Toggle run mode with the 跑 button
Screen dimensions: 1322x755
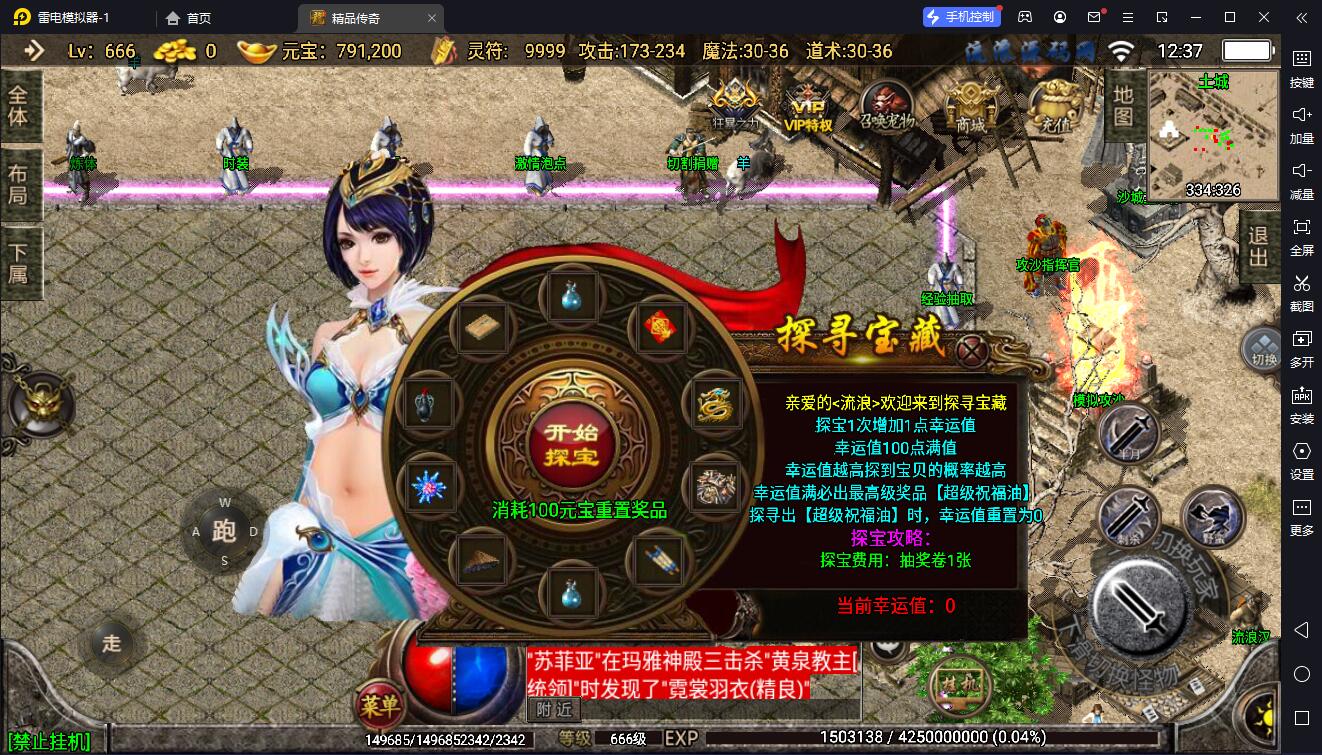[x=226, y=531]
